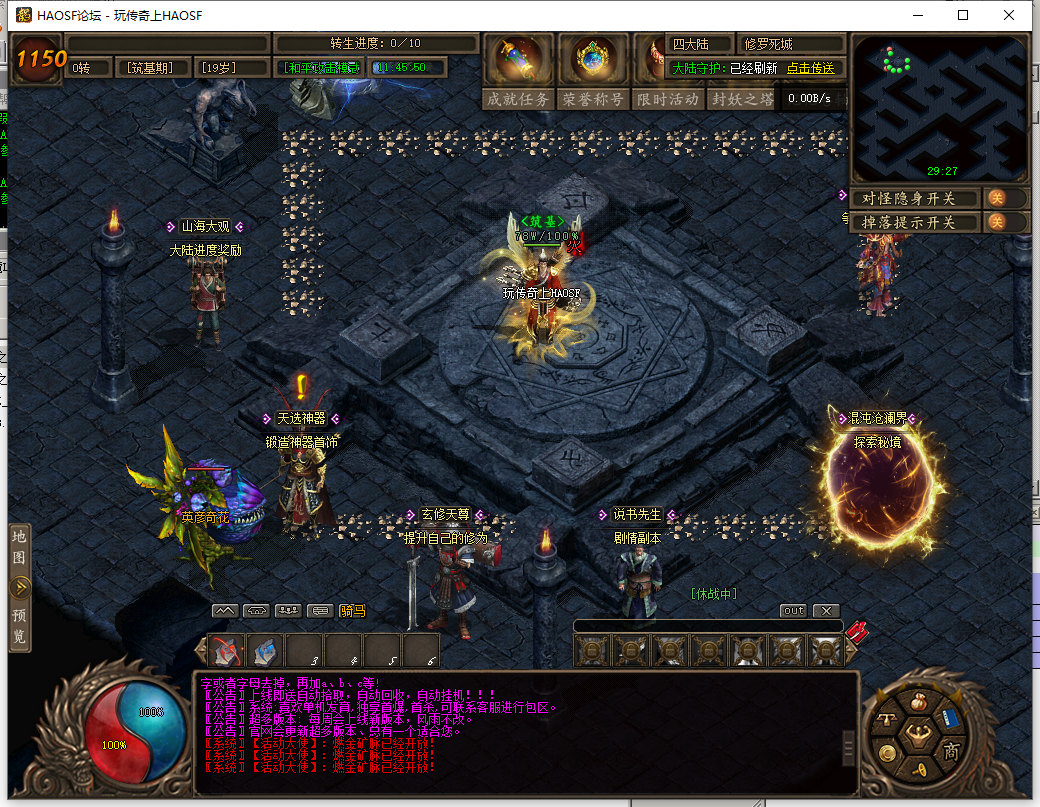Open the 商 shop button
This screenshot has width=1040, height=807.
[x=951, y=752]
